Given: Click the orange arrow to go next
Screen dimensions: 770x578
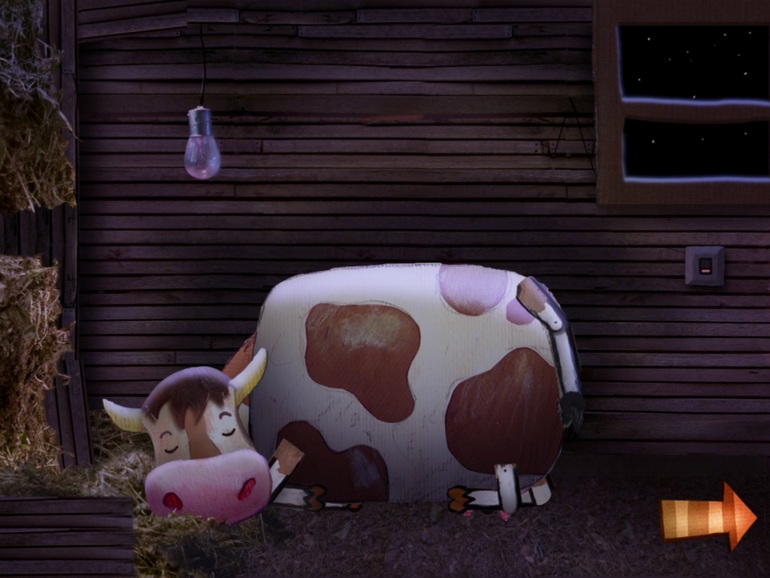Looking at the screenshot, I should pyautogui.click(x=708, y=516).
